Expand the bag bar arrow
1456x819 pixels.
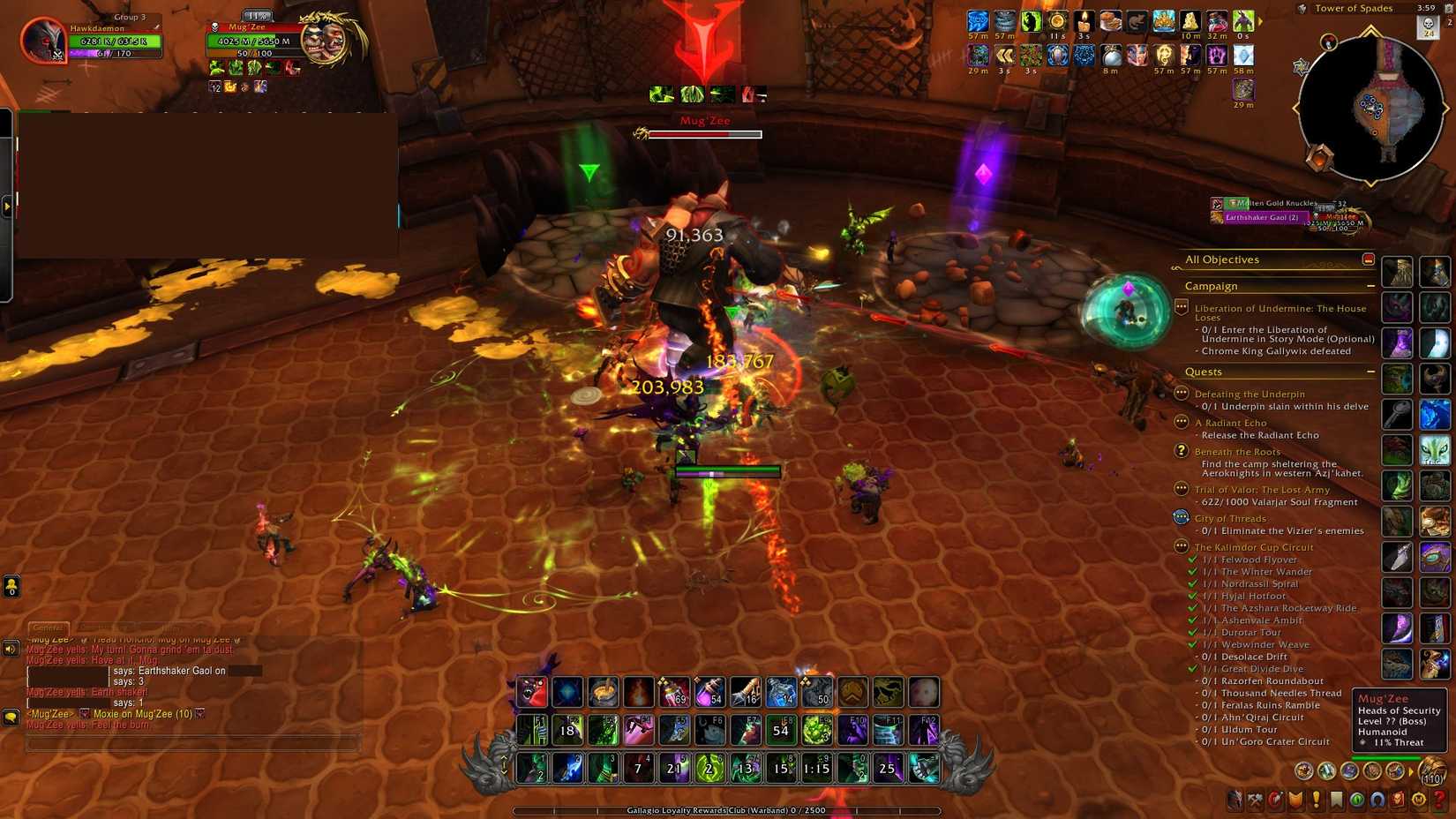coord(1411,771)
